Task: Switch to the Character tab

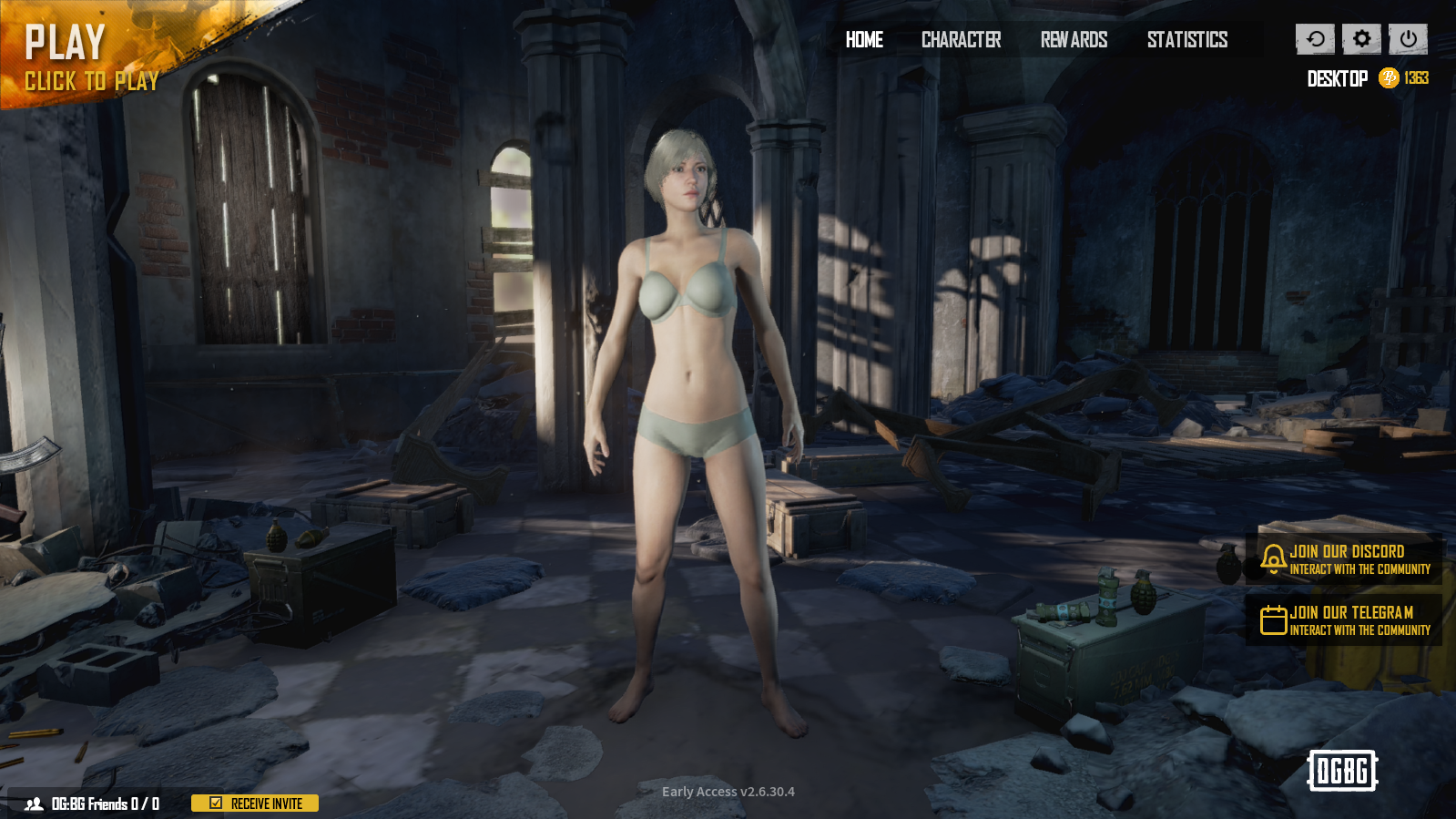Action: coord(961,40)
